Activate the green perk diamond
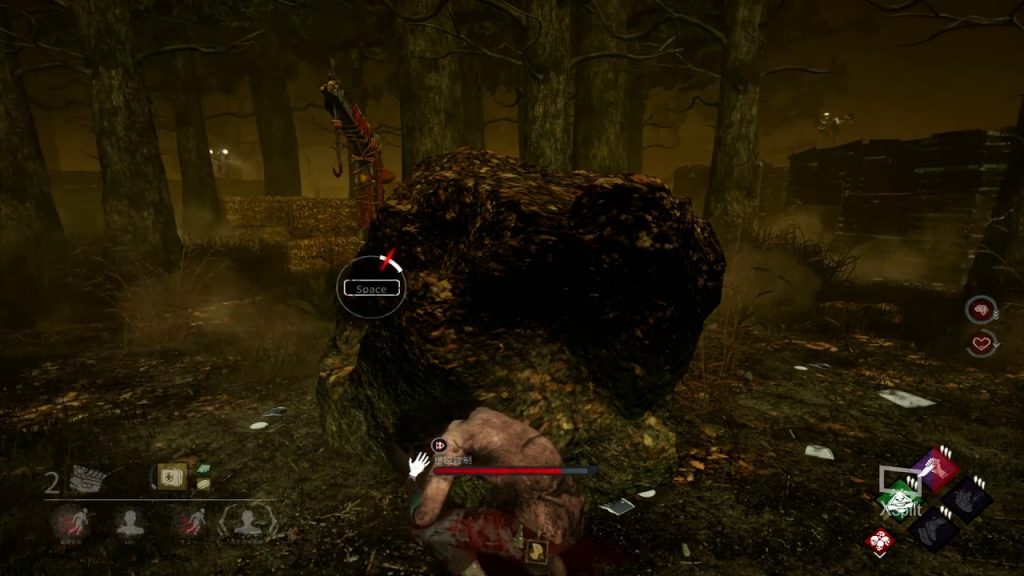The height and width of the screenshot is (576, 1024). click(x=902, y=498)
